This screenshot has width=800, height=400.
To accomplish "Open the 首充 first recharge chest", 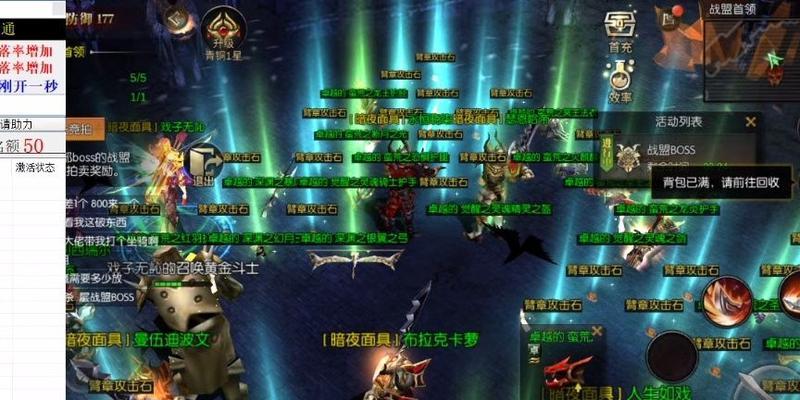I will click(620, 26).
